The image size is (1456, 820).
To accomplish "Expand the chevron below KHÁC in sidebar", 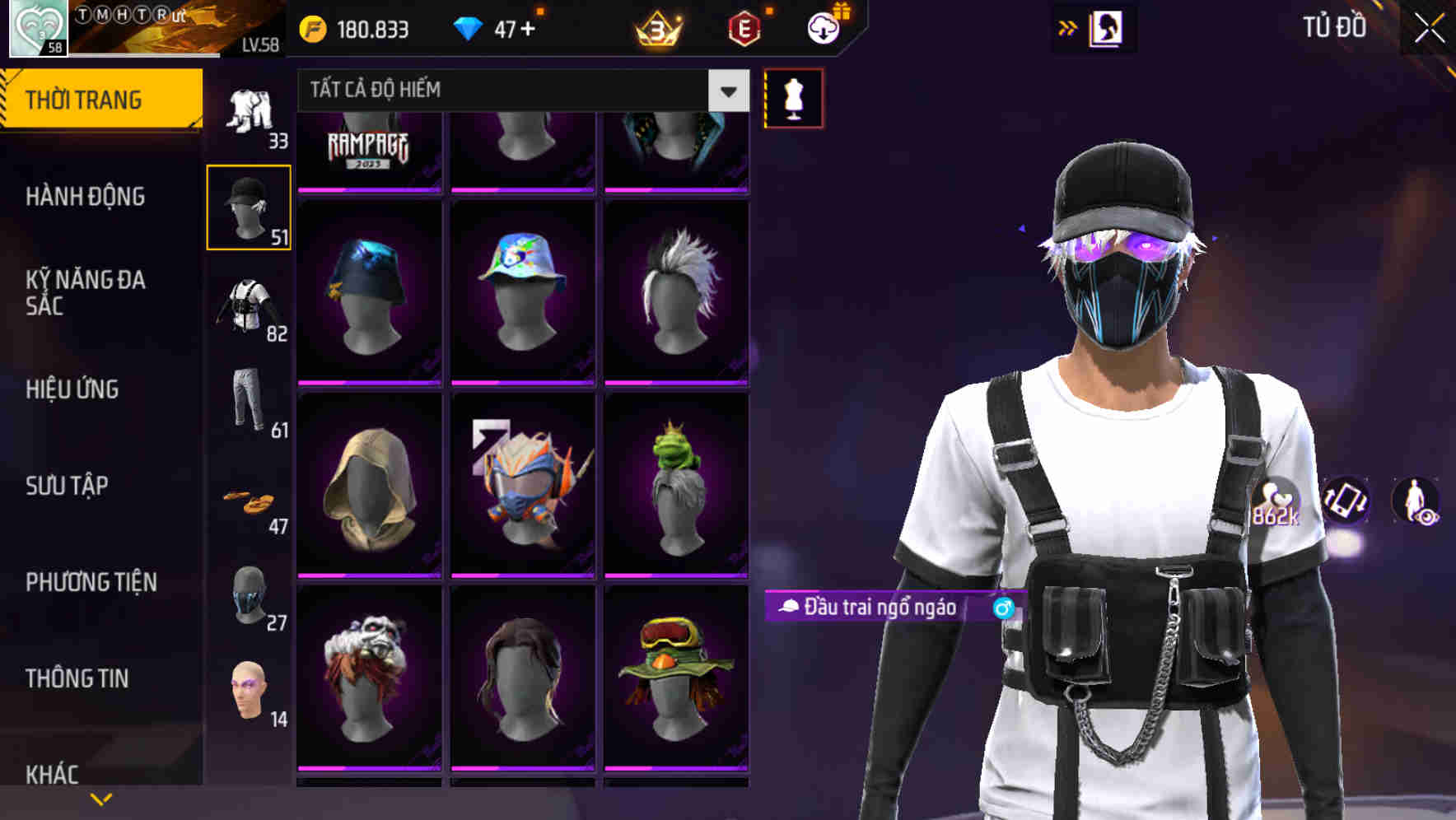I will [101, 797].
